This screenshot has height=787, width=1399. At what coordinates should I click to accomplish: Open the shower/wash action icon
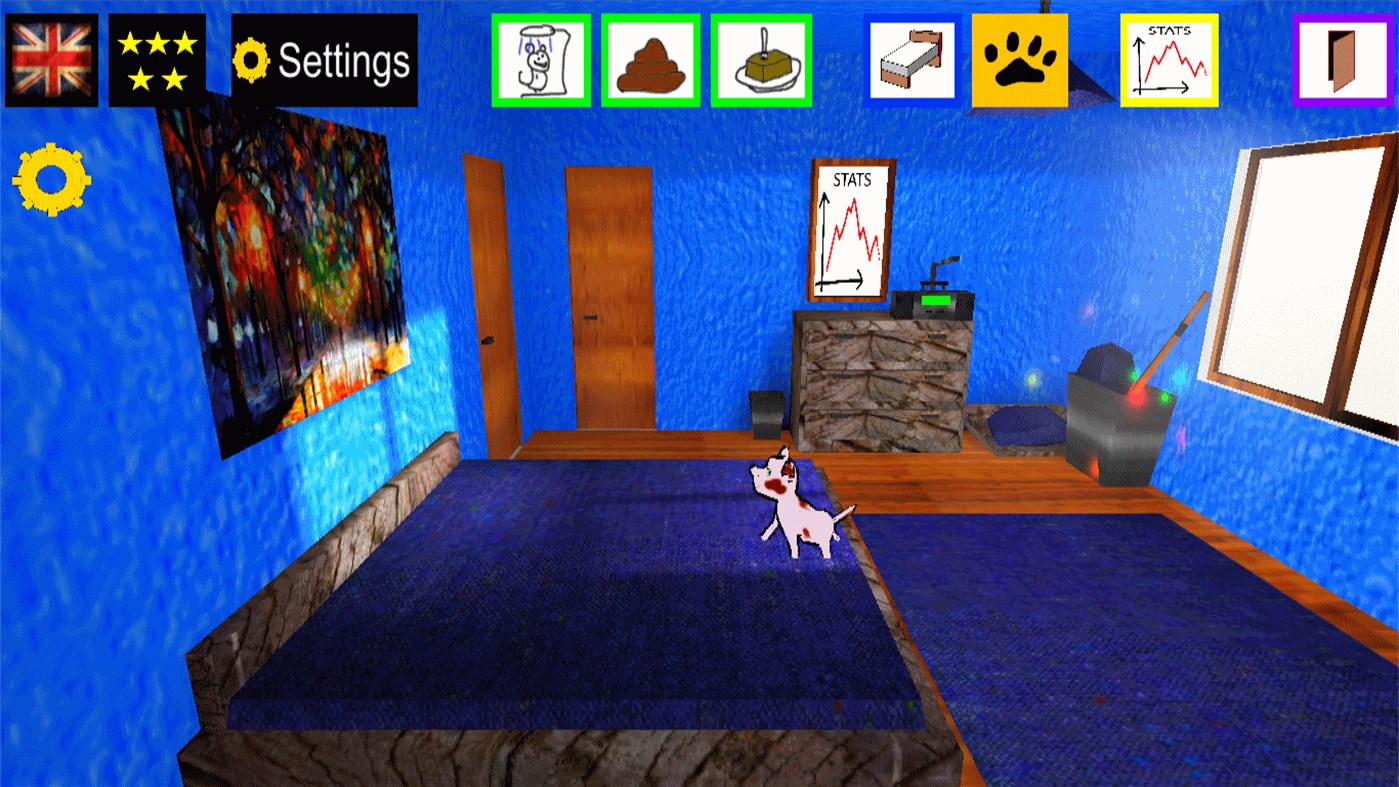point(539,57)
